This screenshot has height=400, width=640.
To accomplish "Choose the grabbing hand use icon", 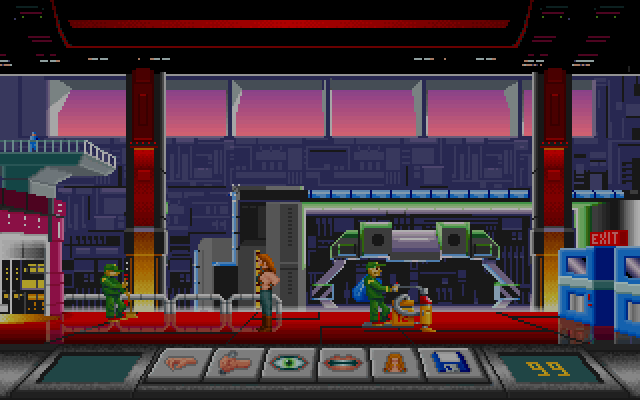I will [x=234, y=364].
